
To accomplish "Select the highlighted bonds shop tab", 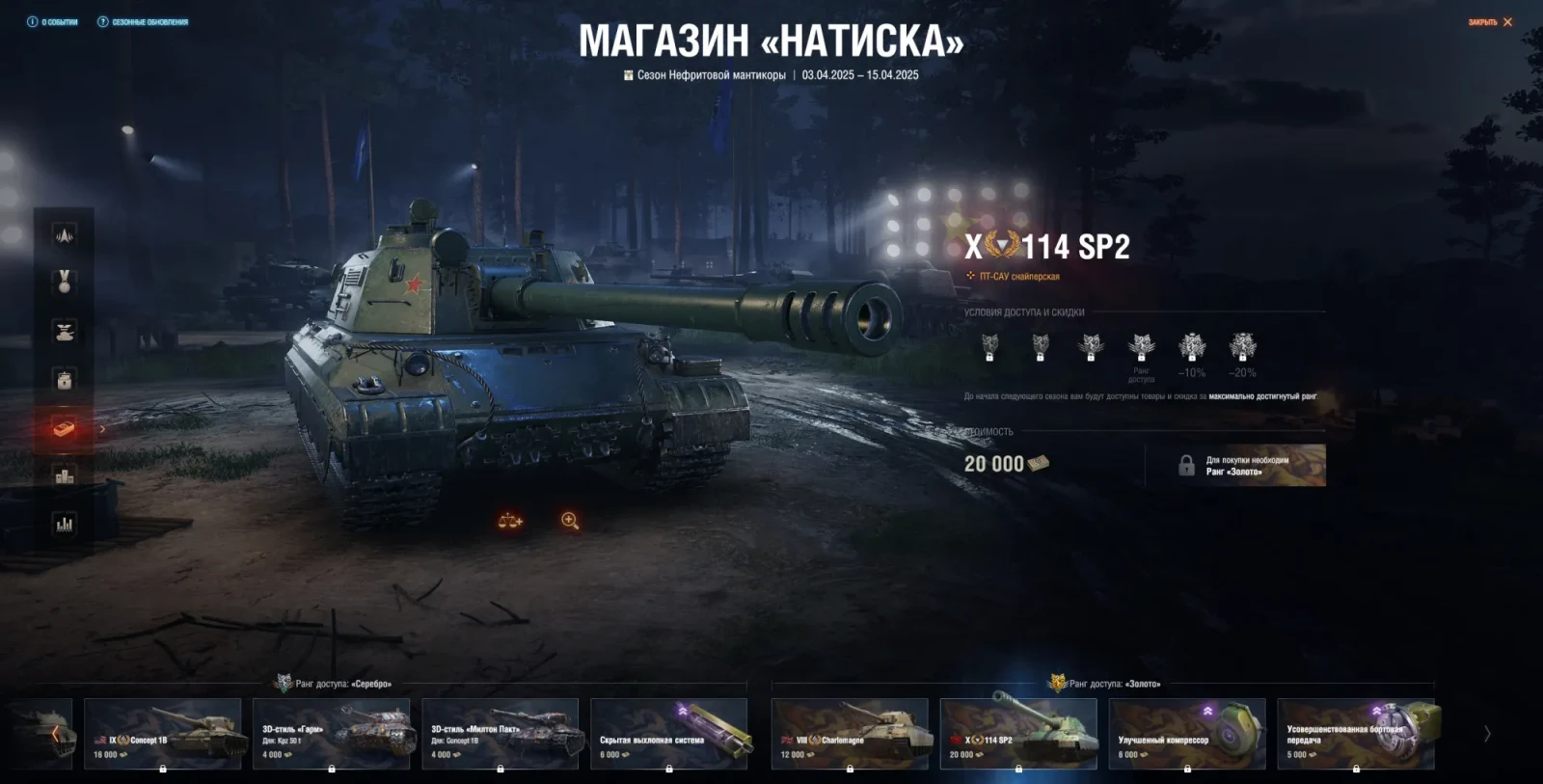I will tap(64, 427).
